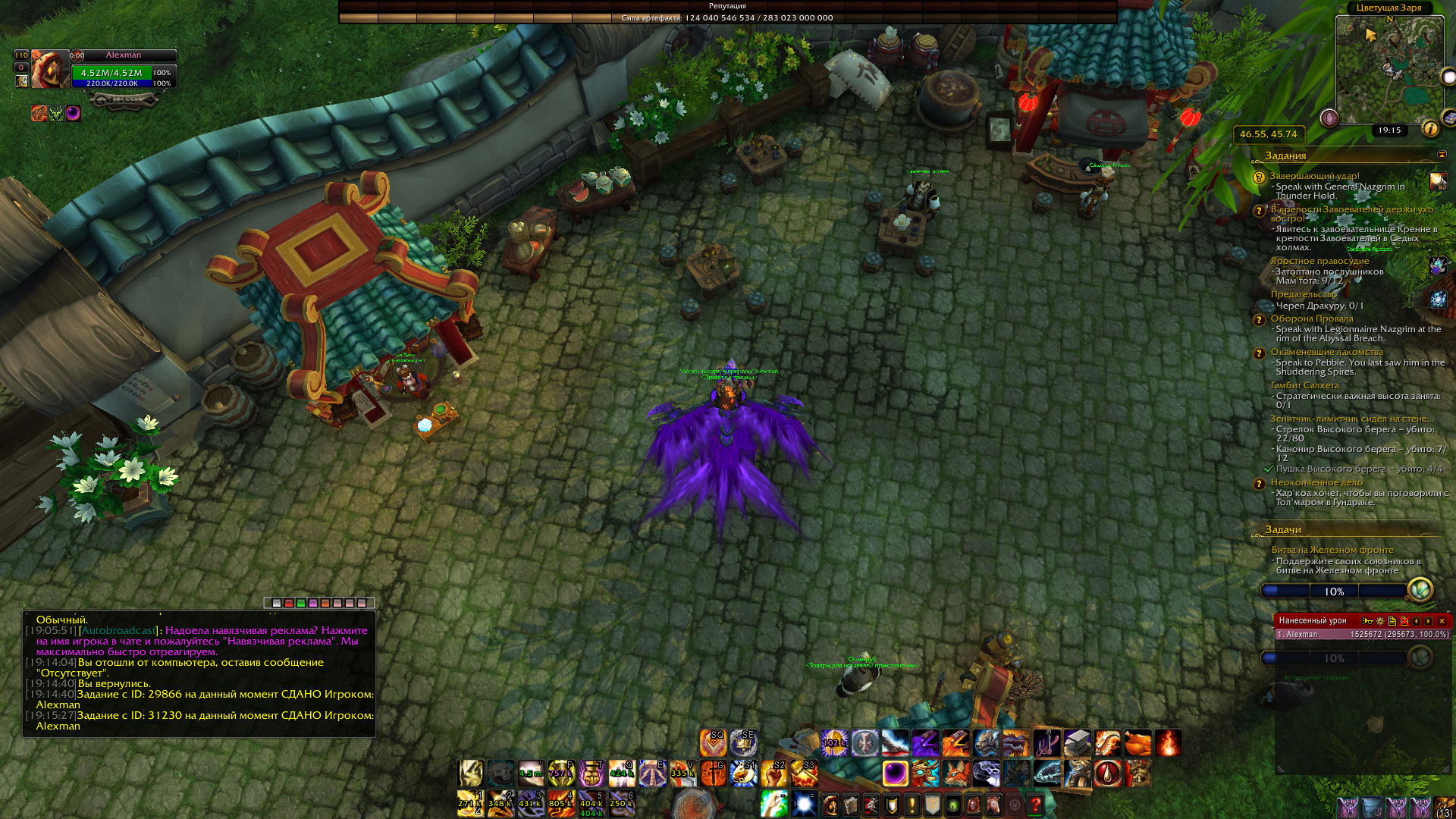Viewport: 1456px width, 819px height.
Task: Open the minimap showing Цветущая Заря
Action: click(x=1389, y=70)
